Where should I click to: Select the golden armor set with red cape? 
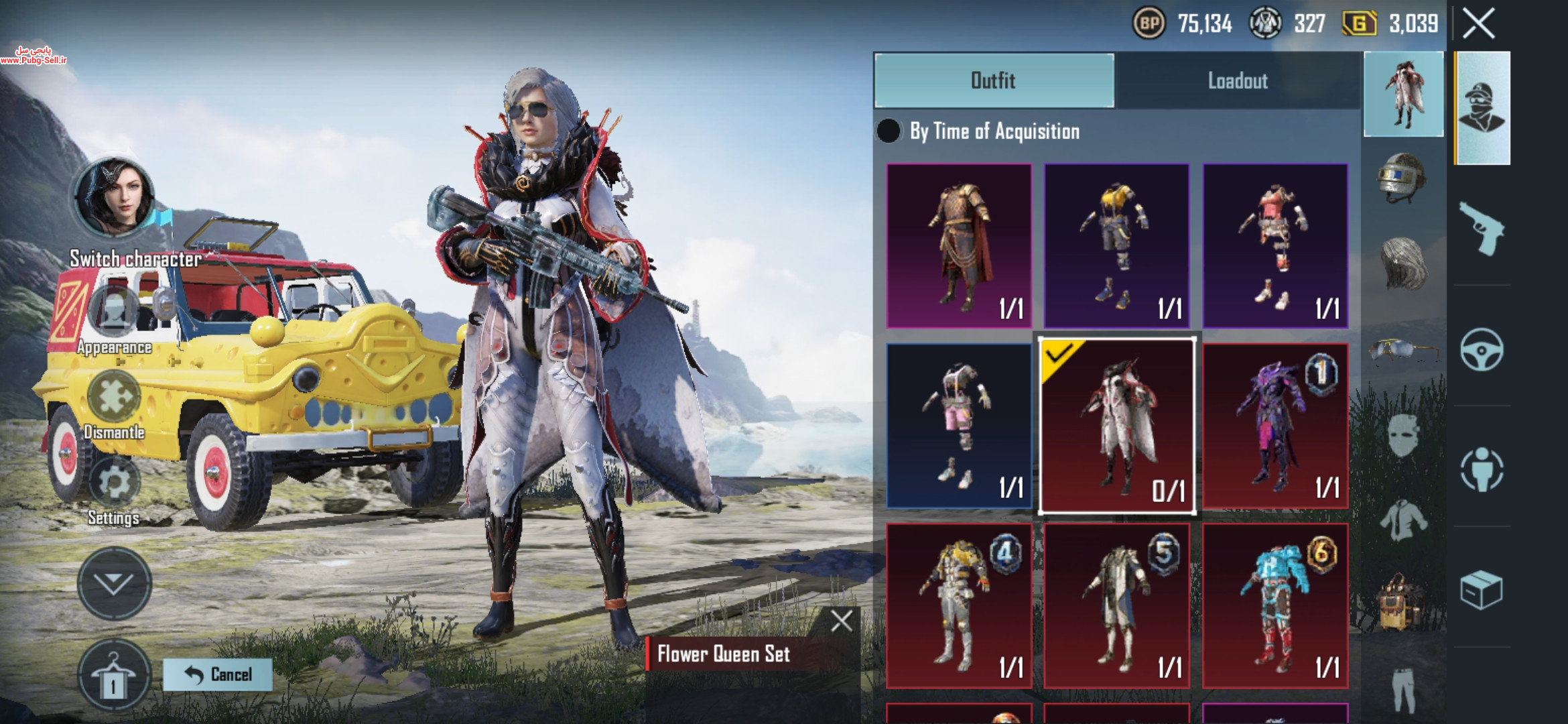click(959, 246)
